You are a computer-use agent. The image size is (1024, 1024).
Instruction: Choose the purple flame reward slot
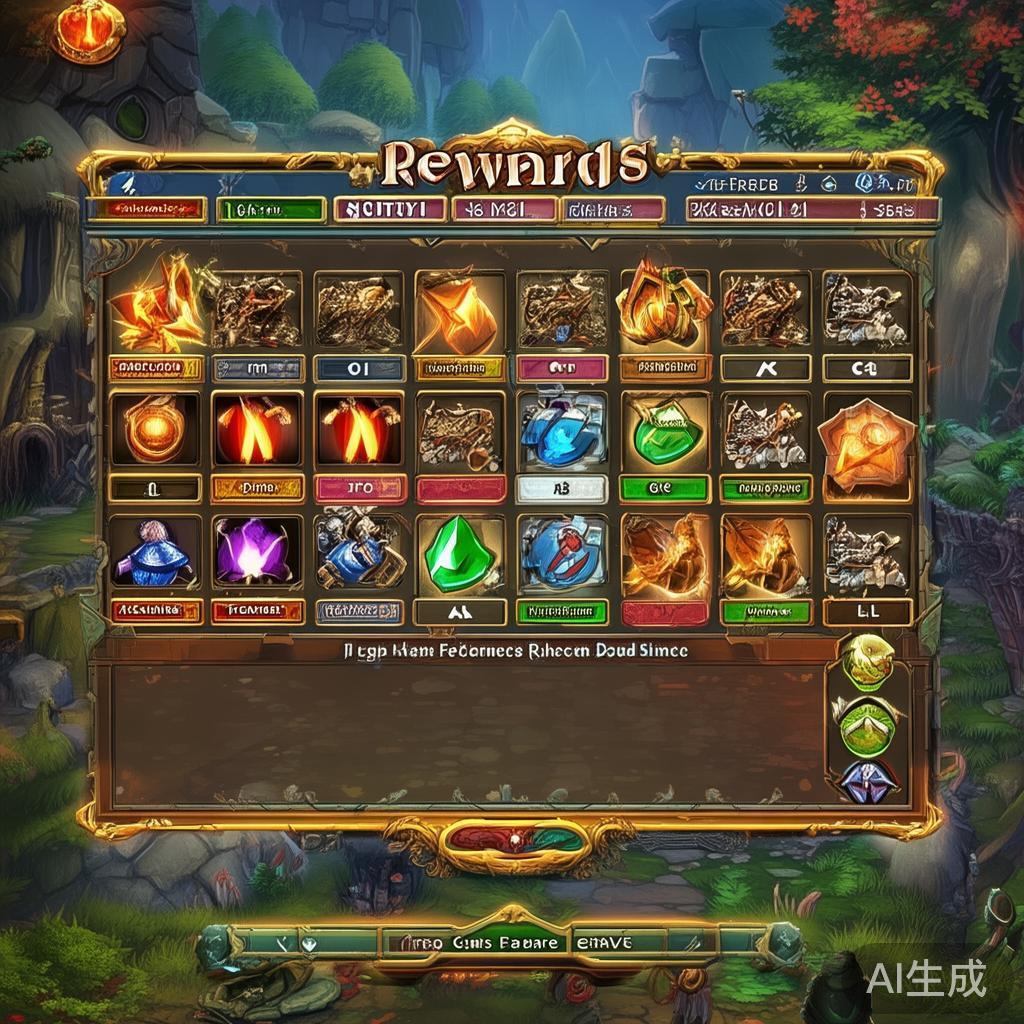256,552
